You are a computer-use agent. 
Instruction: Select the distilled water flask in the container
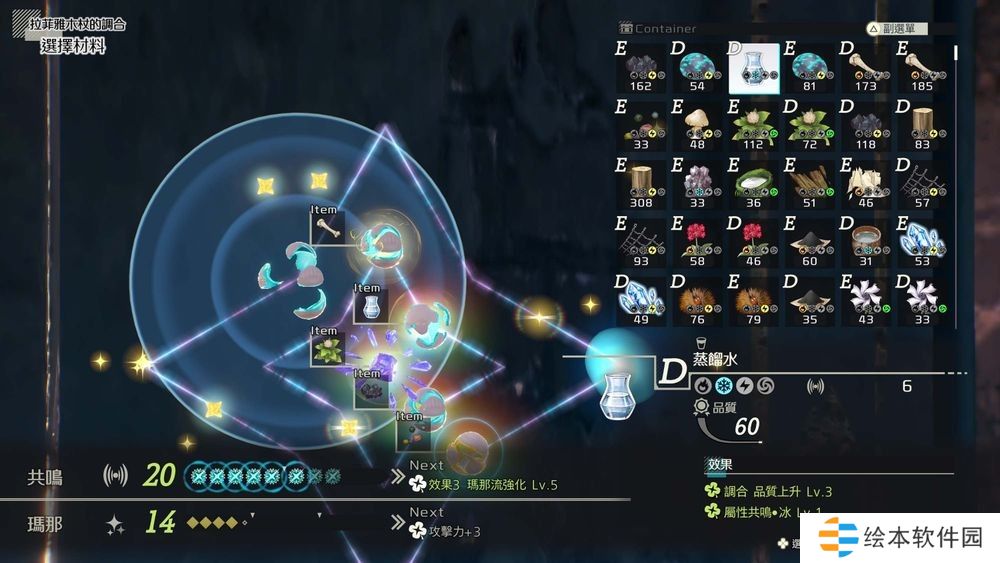click(754, 68)
